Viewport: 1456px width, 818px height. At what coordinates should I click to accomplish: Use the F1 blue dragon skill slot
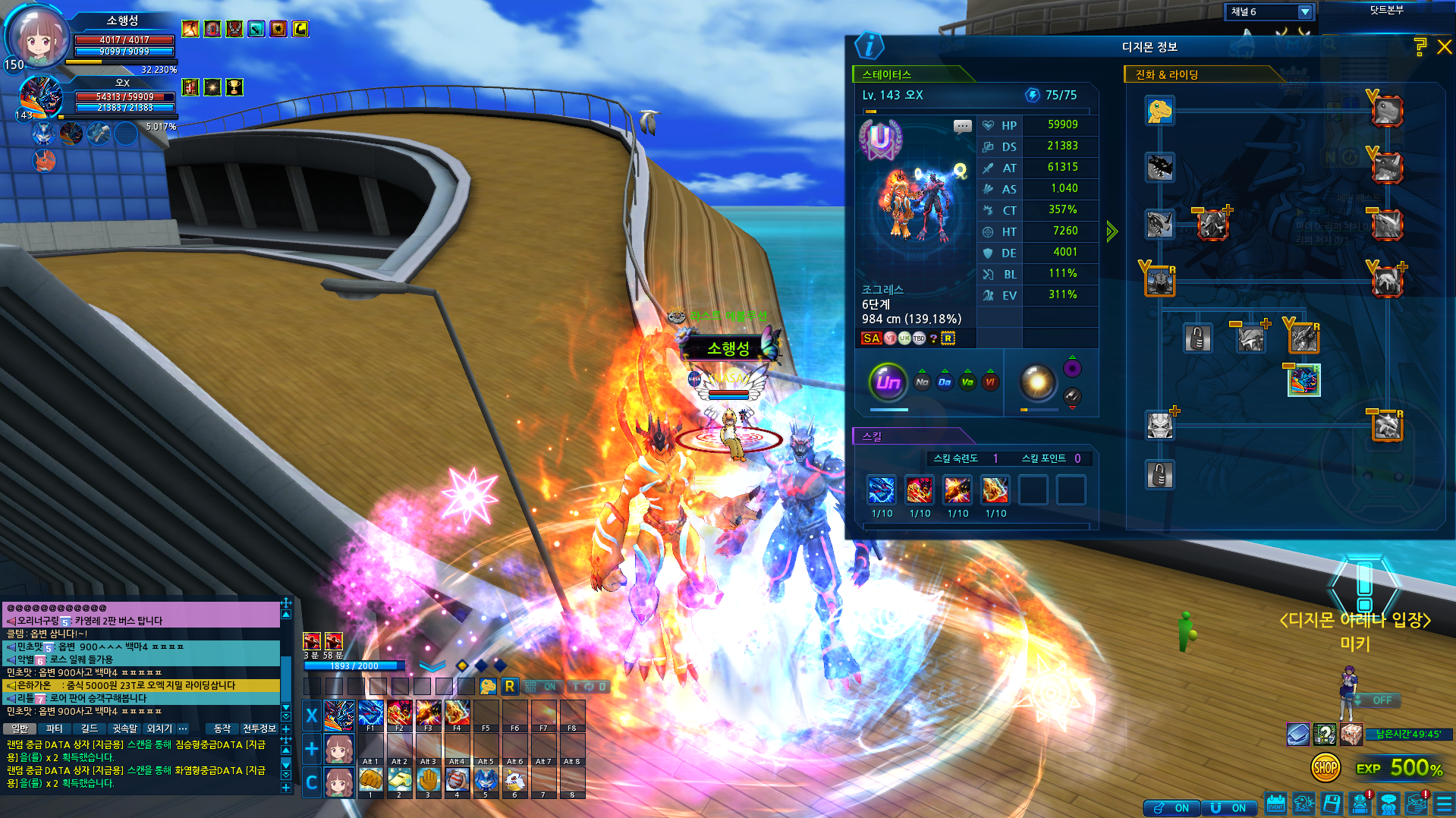click(370, 713)
